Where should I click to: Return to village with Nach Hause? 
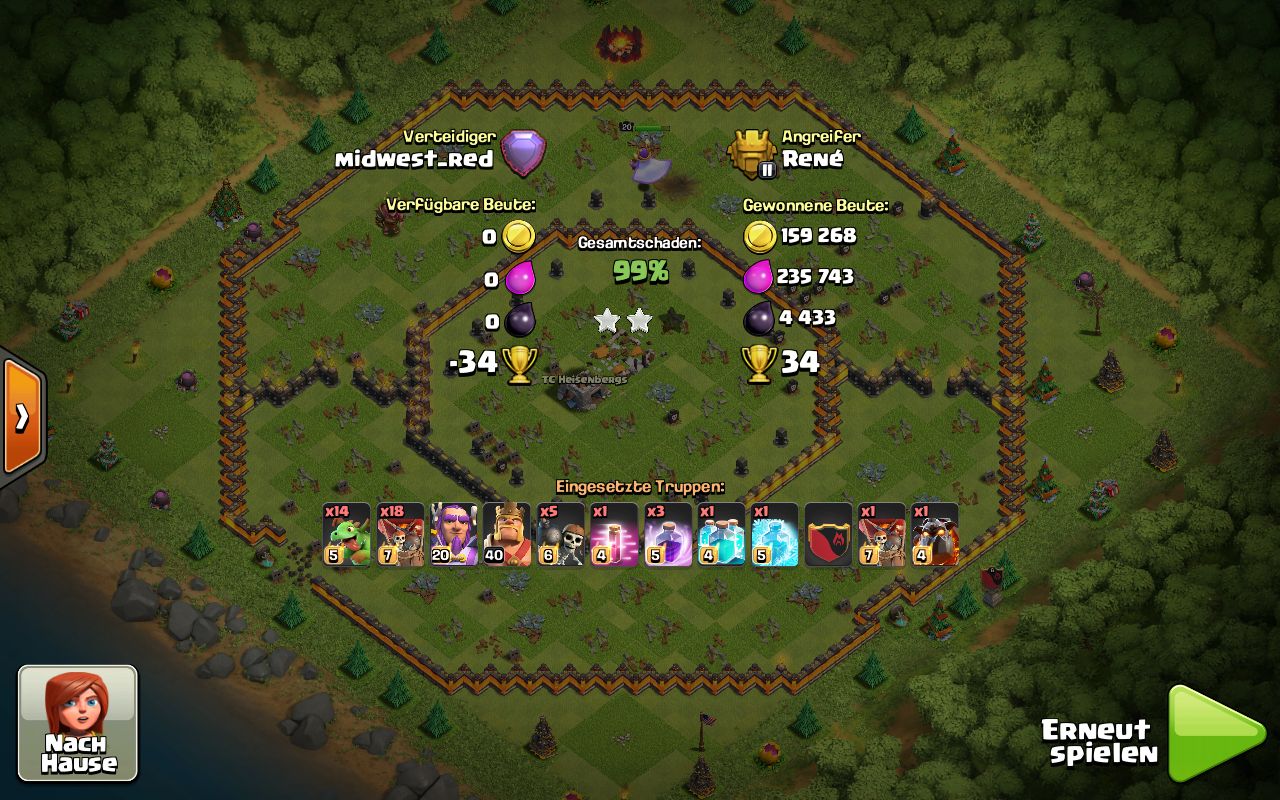(x=78, y=722)
